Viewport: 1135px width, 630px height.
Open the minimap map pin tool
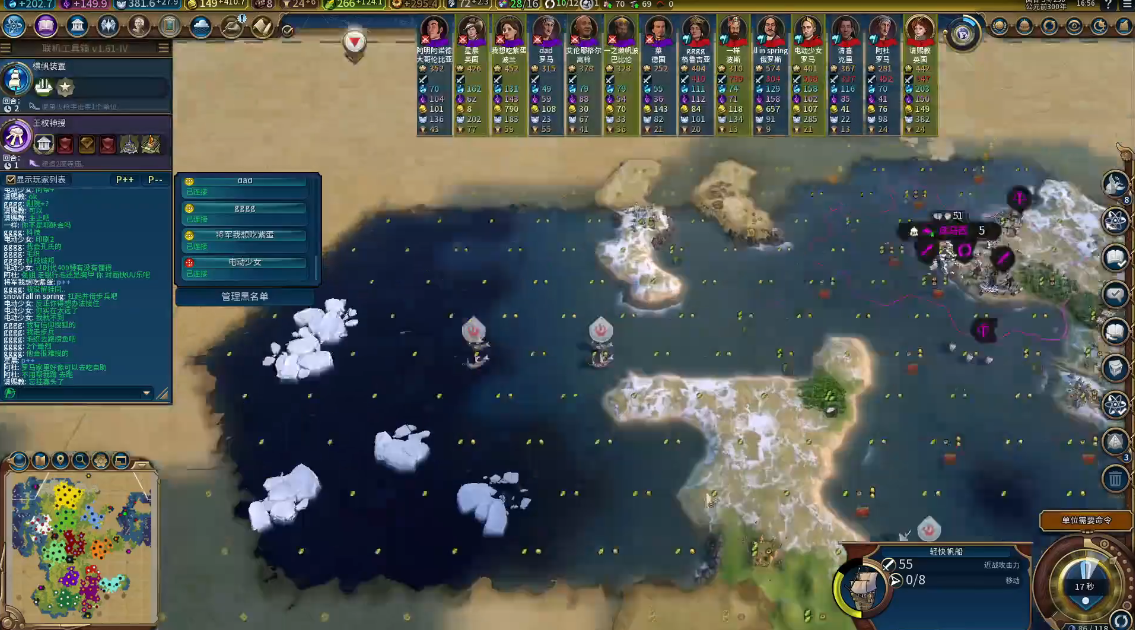tap(60, 461)
